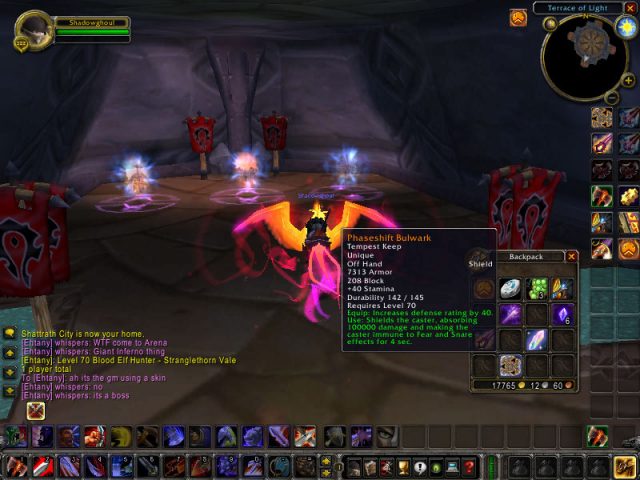Viewport: 640px width, 480px height.
Task: Click the crossed swords icon below chat
Action: point(36,410)
